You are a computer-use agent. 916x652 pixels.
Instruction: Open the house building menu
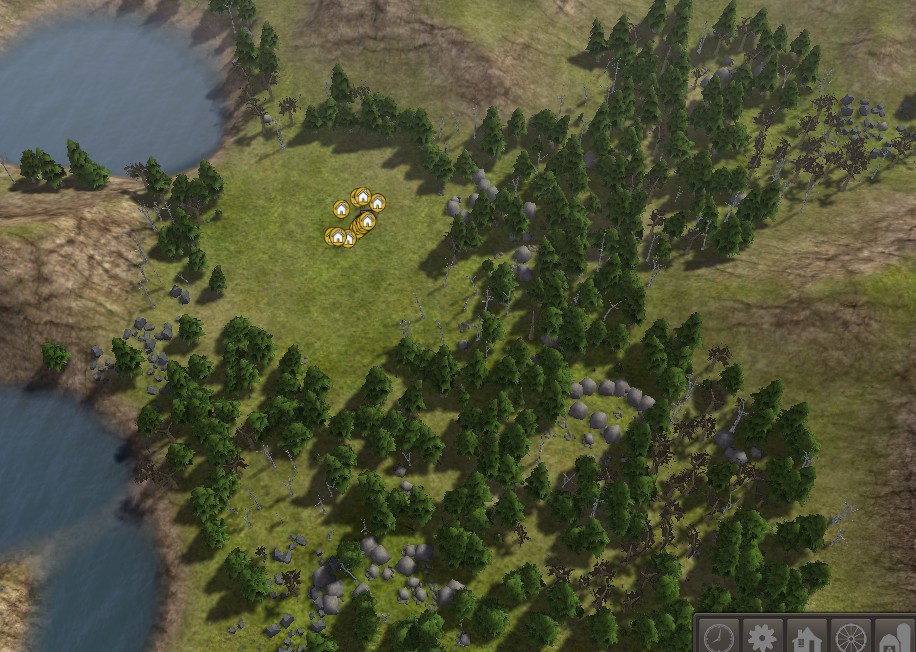tap(807, 637)
